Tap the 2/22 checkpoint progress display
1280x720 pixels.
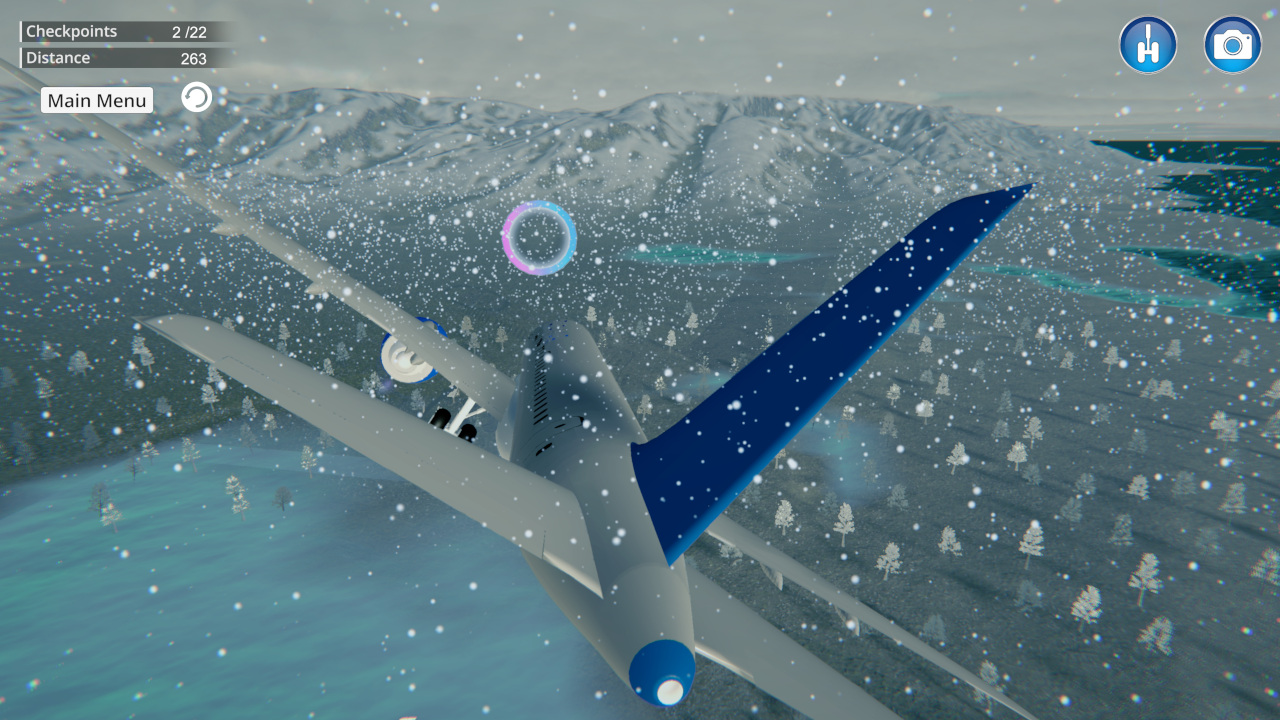(x=184, y=31)
